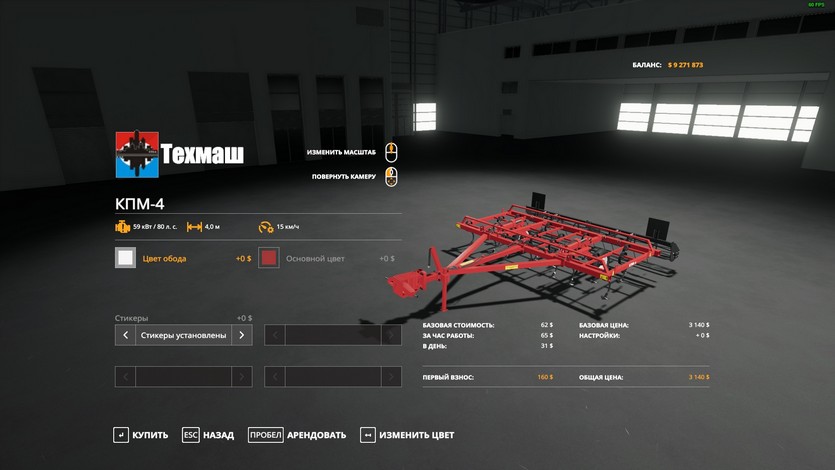Select the white Цвет обода swatch

[125, 258]
